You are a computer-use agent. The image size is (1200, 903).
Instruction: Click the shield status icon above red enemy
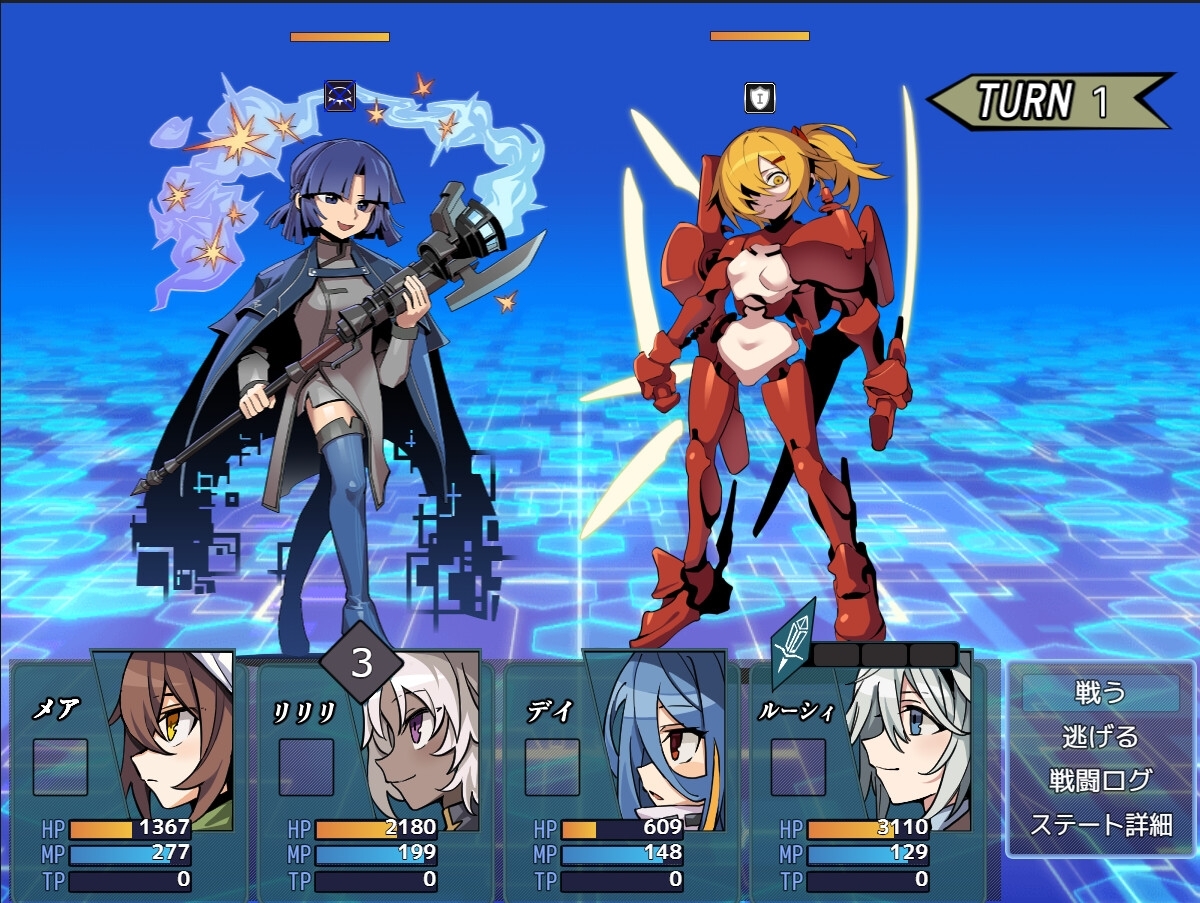[x=760, y=98]
